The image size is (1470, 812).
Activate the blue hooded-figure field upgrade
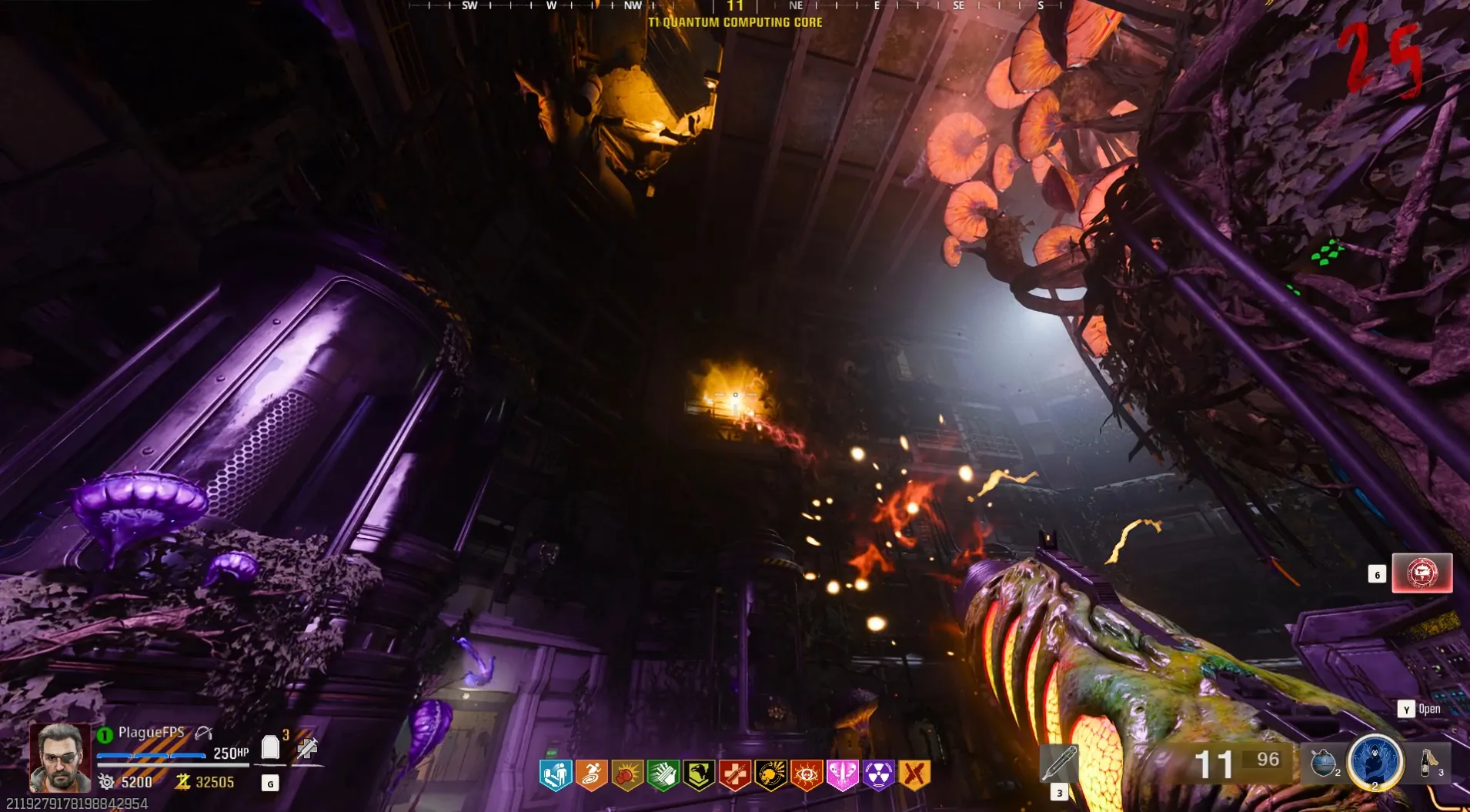click(x=1375, y=762)
